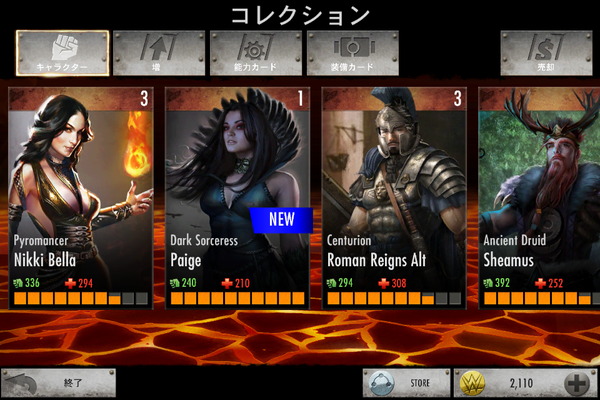Switch to the 能力カード (Ability Card) tab

tap(255, 54)
